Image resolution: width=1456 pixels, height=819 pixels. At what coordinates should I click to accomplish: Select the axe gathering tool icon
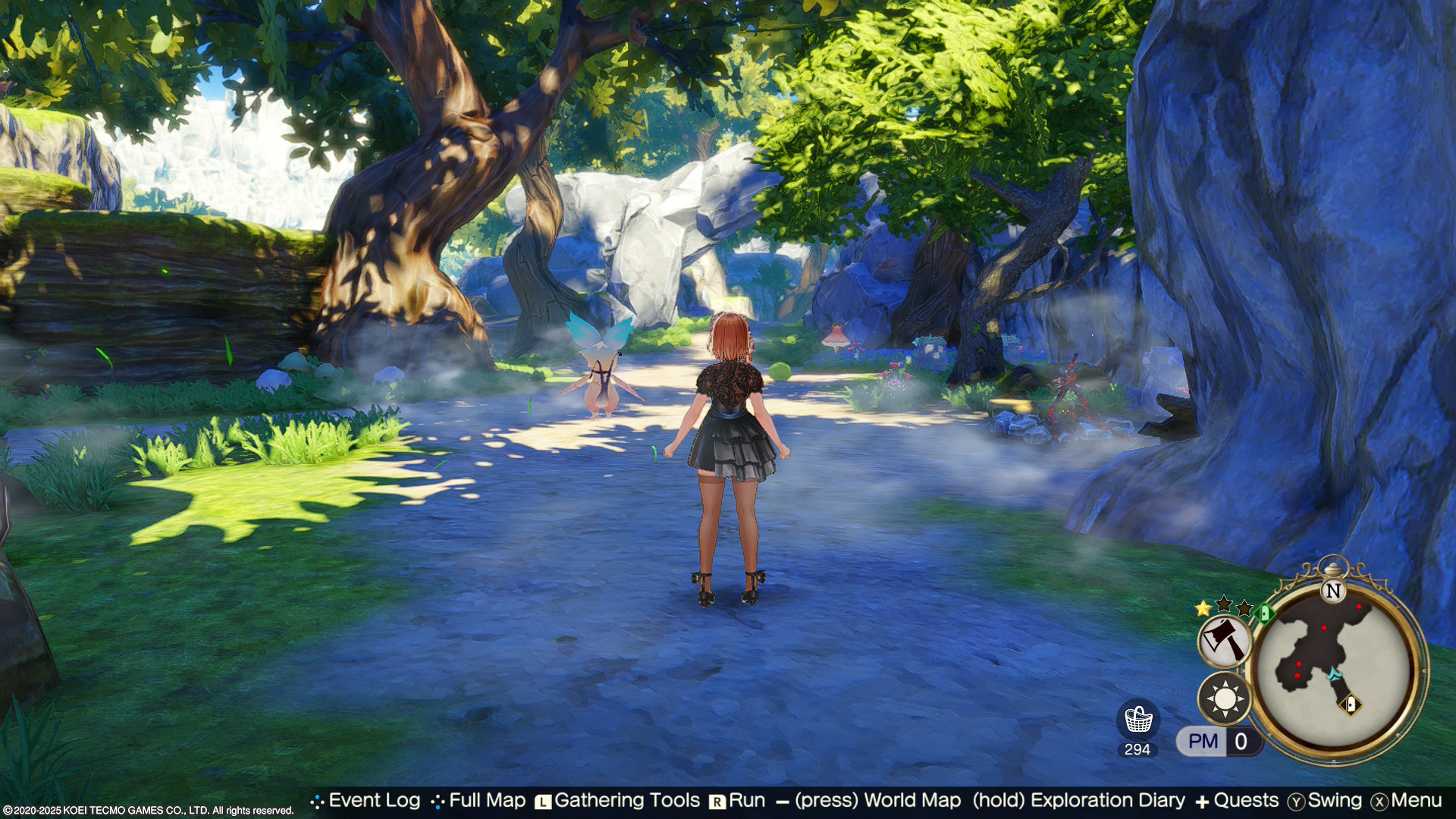point(1224,640)
